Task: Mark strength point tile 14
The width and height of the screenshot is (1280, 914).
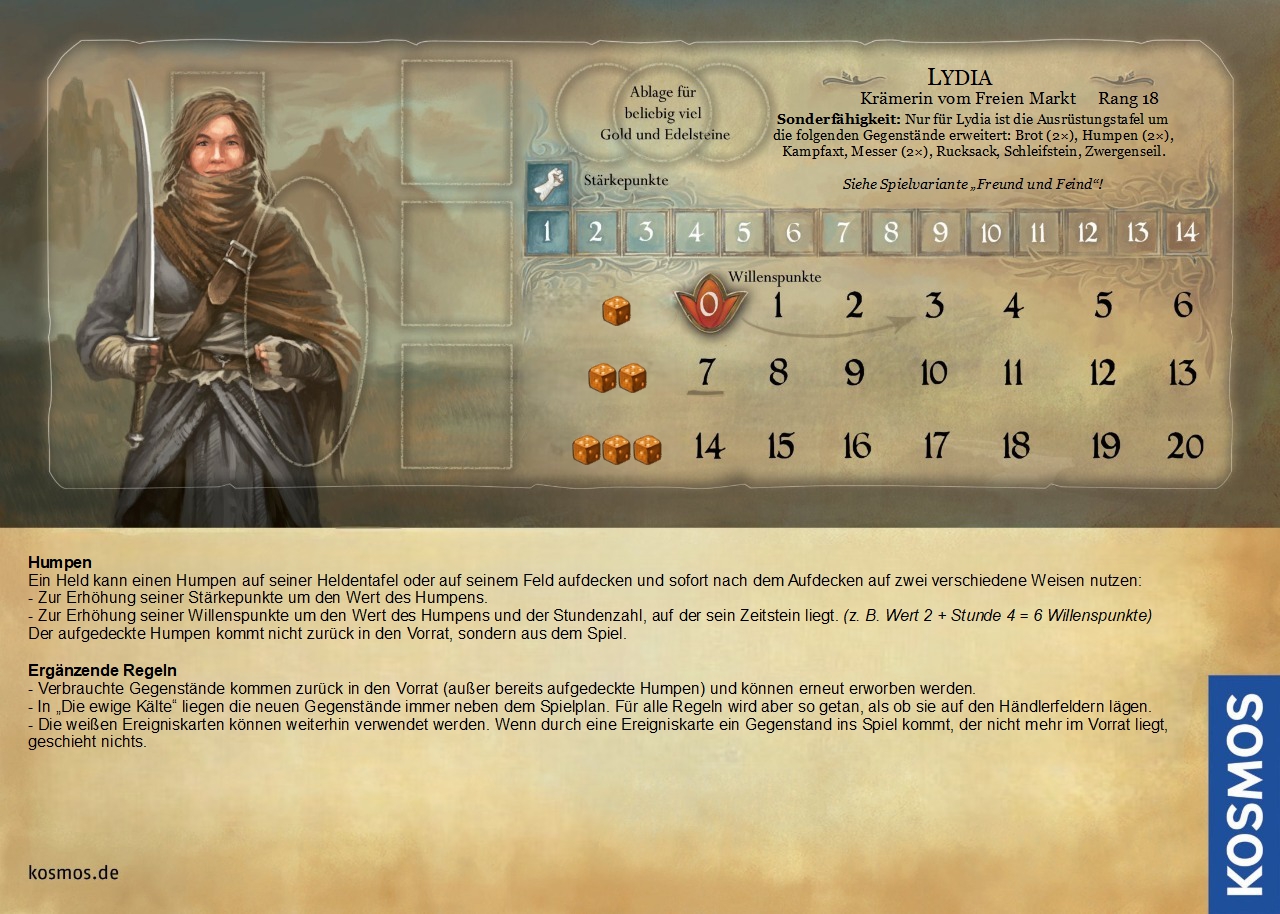Action: click(1186, 233)
